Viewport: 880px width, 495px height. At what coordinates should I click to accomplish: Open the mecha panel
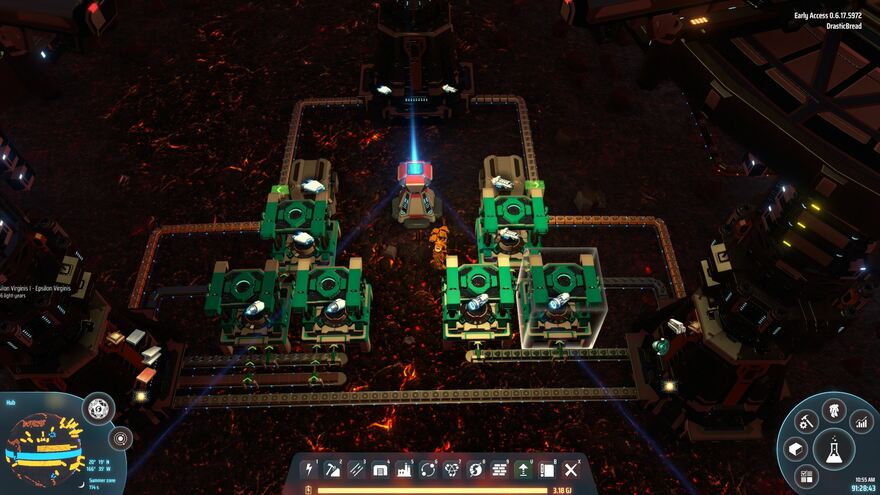tap(834, 409)
